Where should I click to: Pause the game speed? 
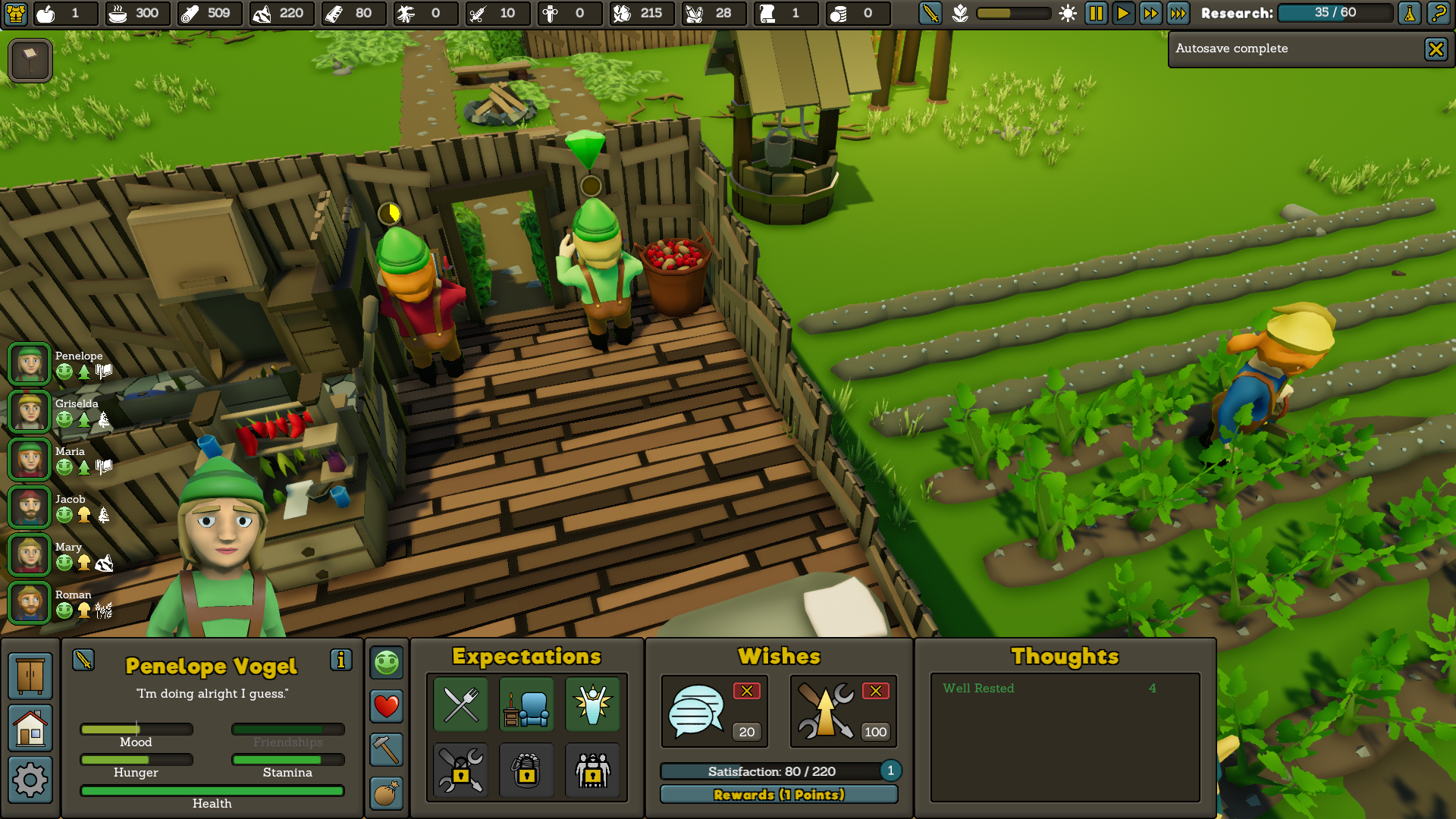coord(1096,13)
